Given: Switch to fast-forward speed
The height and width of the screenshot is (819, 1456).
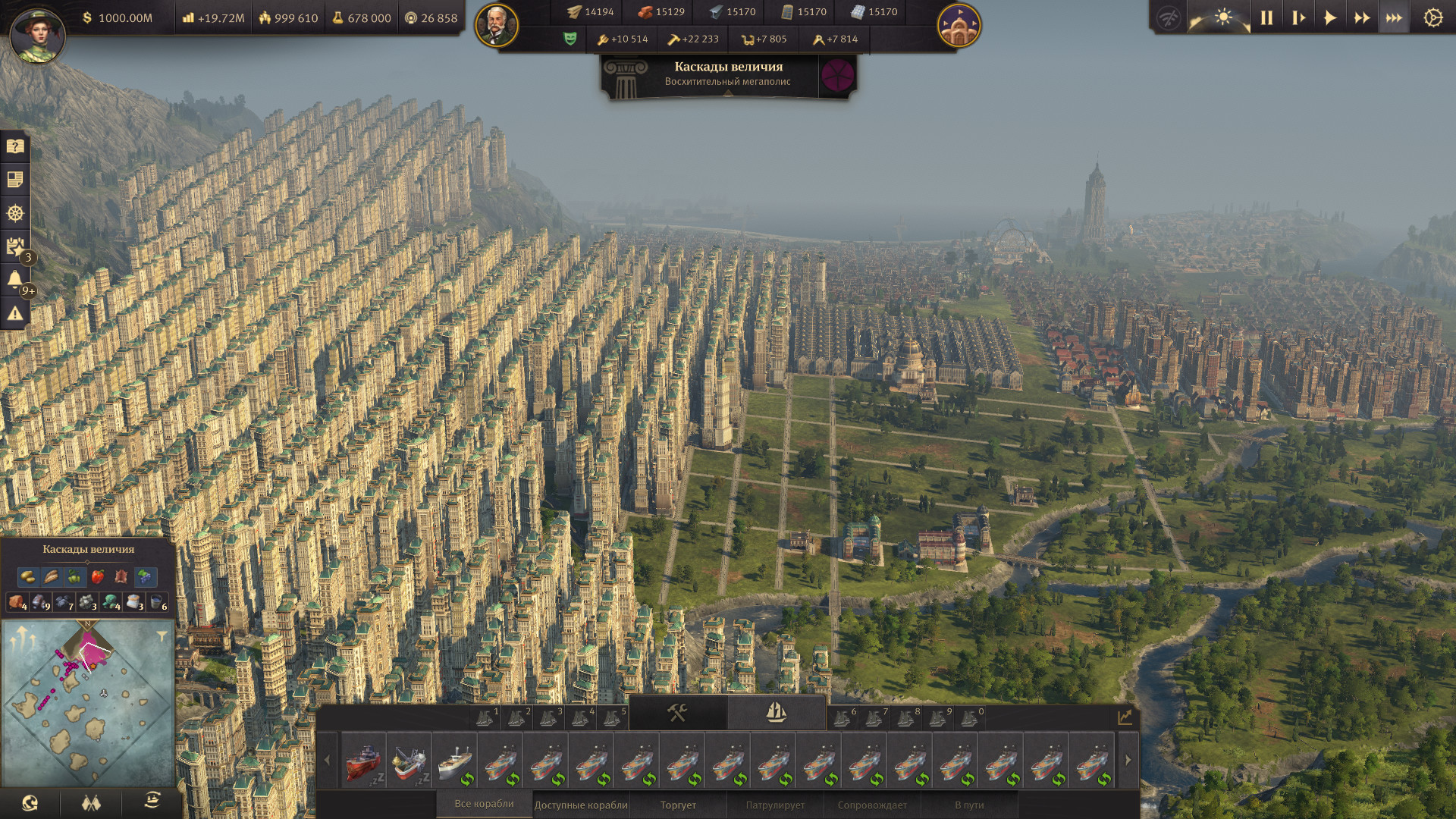Looking at the screenshot, I should pos(1362,17).
